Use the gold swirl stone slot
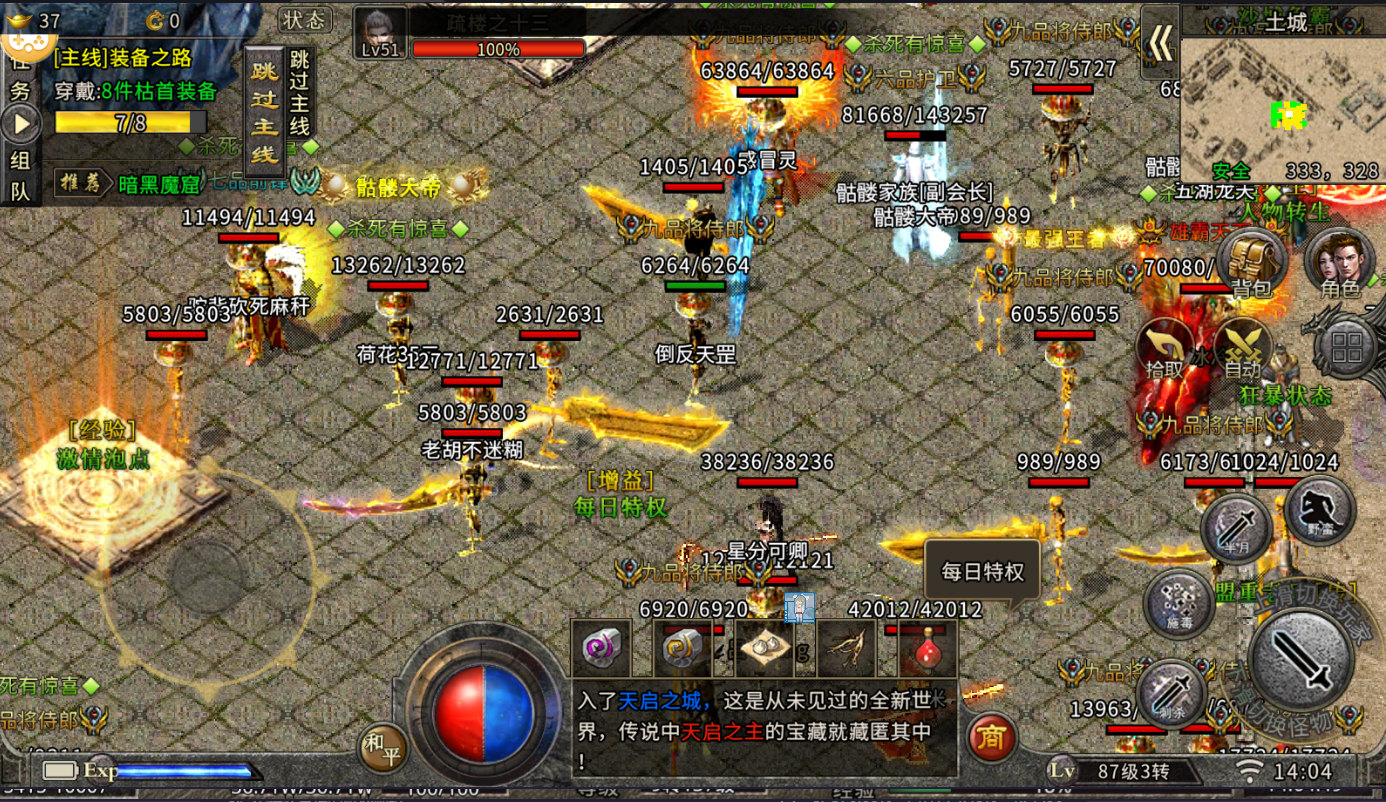 coord(683,648)
